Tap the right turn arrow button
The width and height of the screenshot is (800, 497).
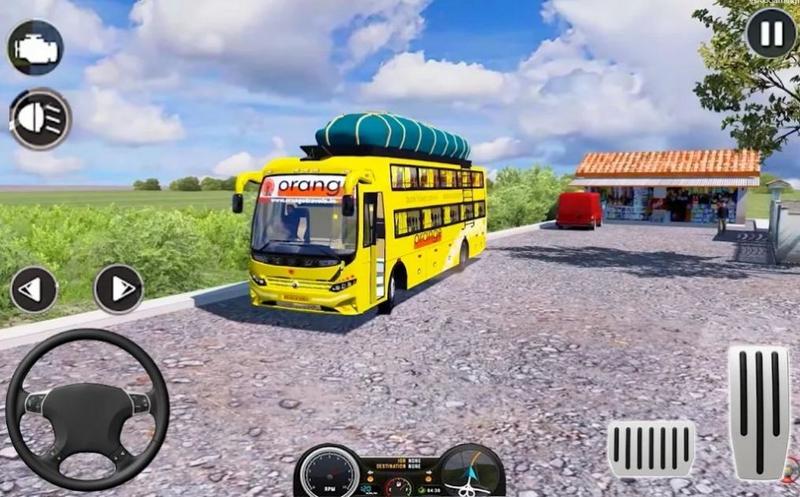[119, 289]
